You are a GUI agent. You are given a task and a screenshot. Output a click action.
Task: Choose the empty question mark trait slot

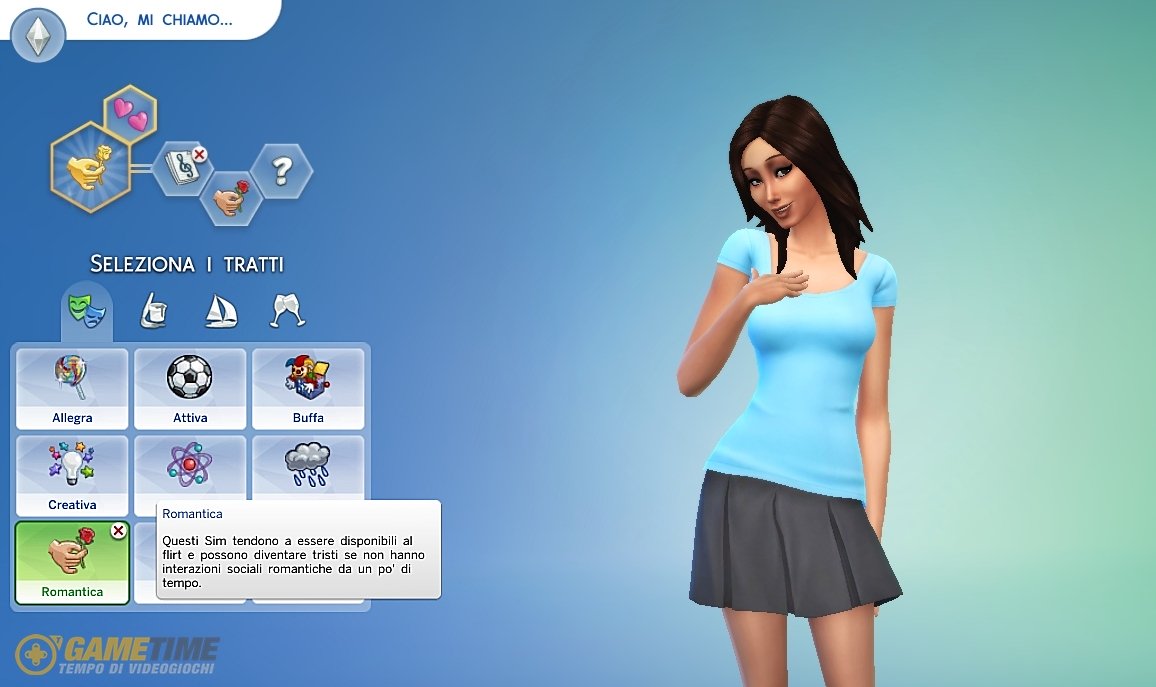click(x=281, y=172)
